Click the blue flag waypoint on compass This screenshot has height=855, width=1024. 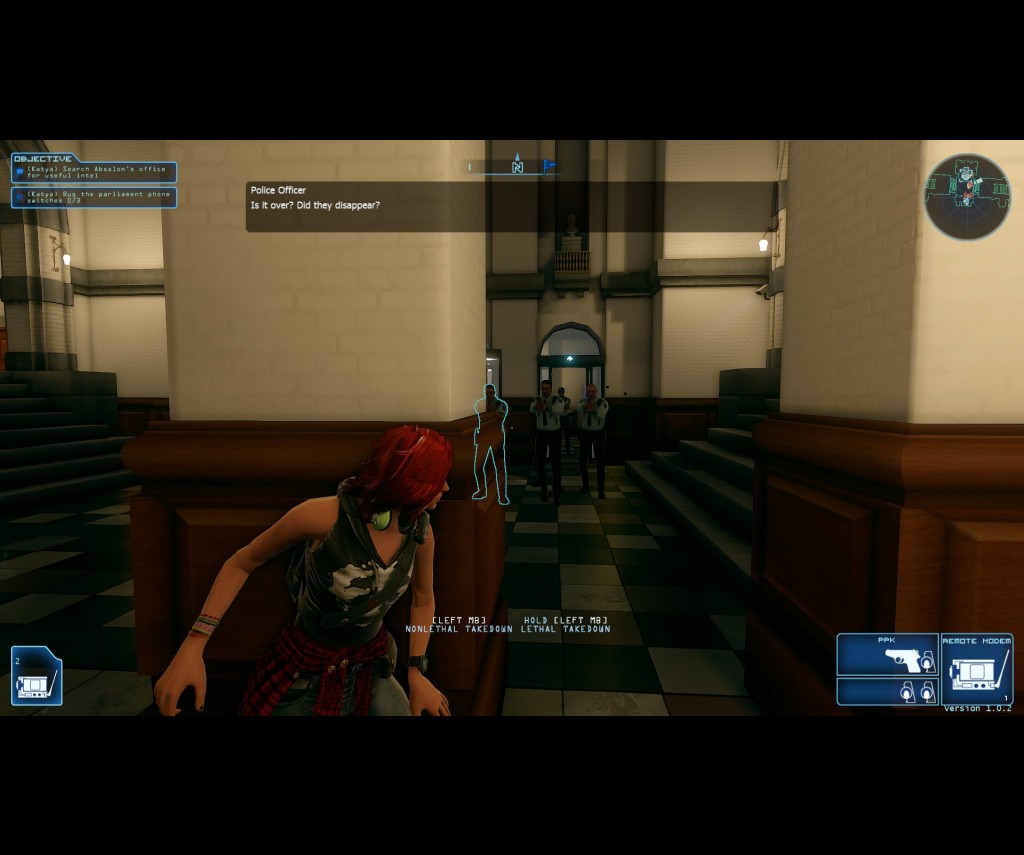click(x=548, y=166)
